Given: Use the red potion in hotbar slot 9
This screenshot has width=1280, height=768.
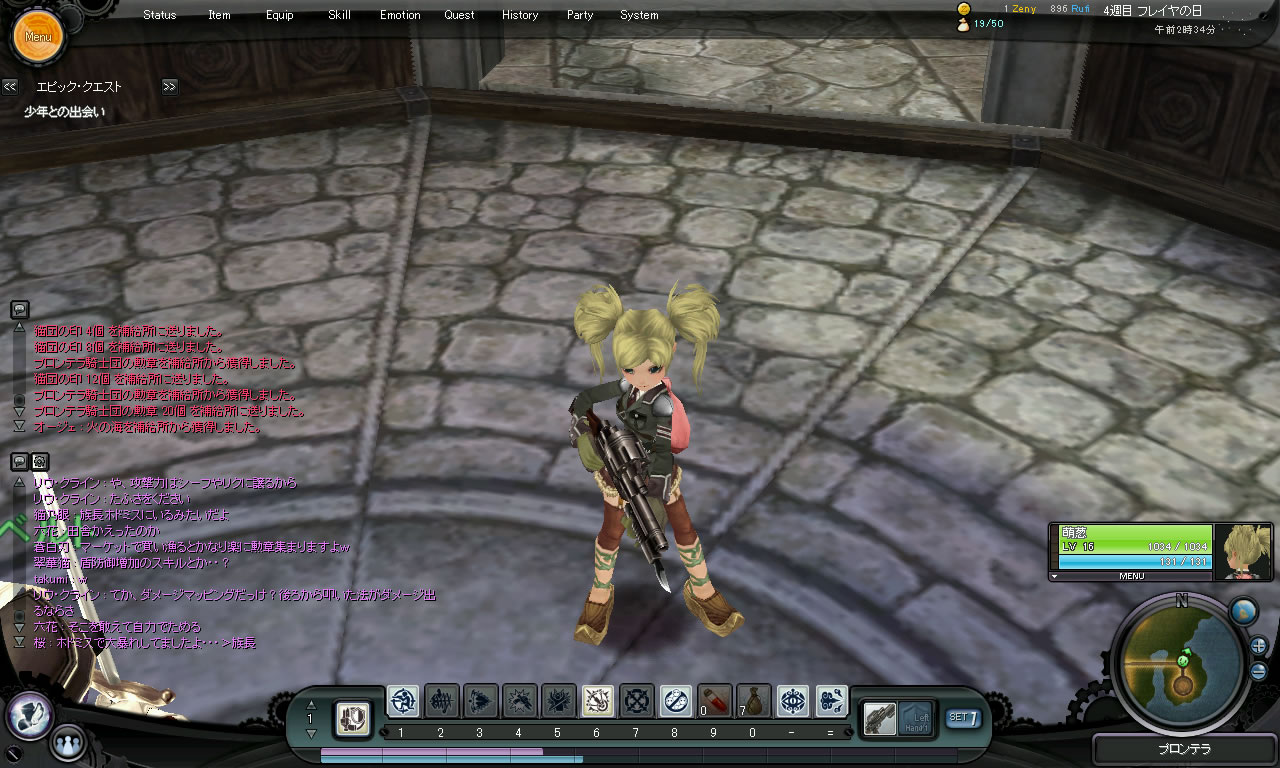Looking at the screenshot, I should [715, 701].
